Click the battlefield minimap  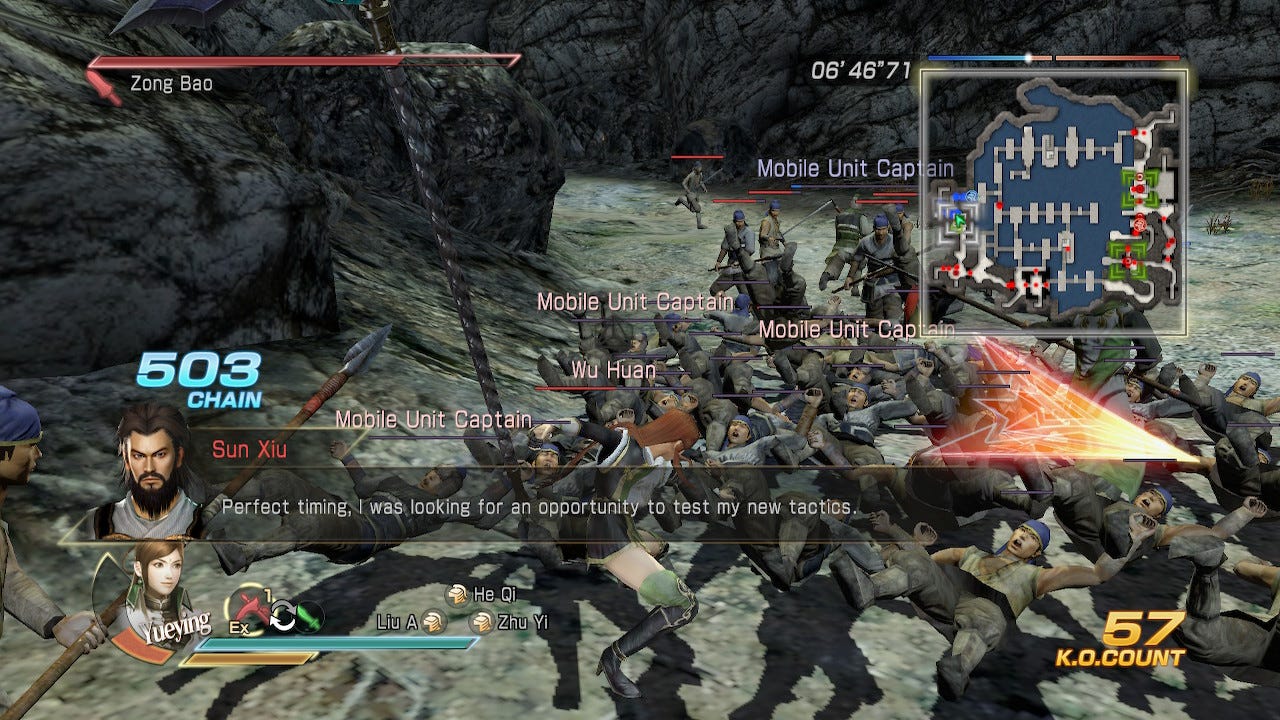click(x=1054, y=201)
